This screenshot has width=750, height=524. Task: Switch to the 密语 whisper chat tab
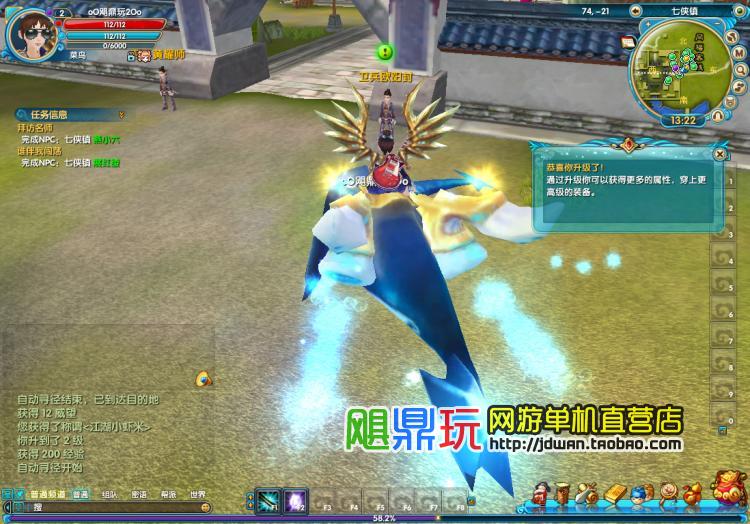(139, 495)
